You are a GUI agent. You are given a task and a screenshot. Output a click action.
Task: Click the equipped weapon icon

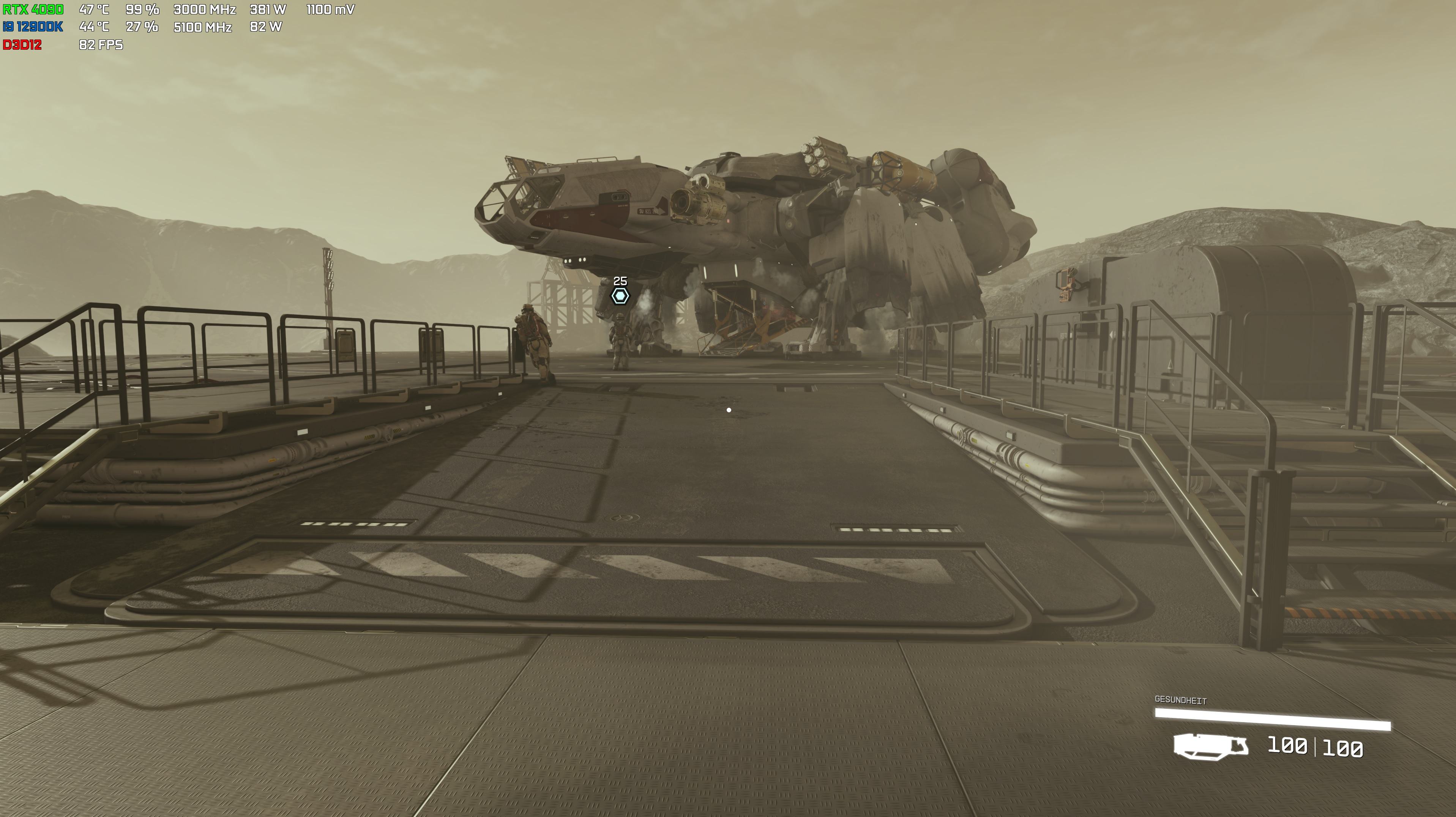point(1210,746)
